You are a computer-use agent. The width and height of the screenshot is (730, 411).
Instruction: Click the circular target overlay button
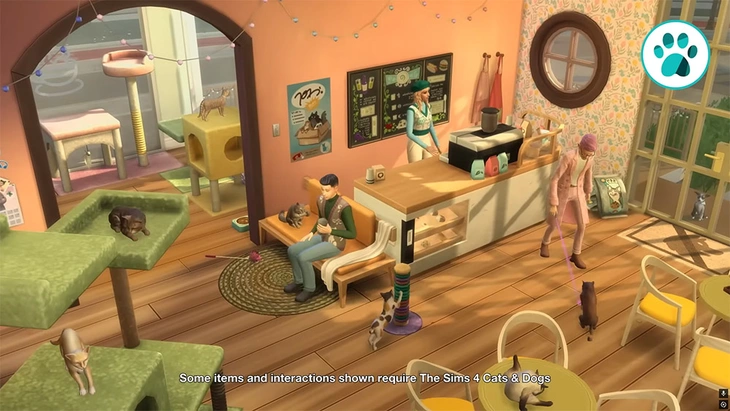click(x=723, y=404)
